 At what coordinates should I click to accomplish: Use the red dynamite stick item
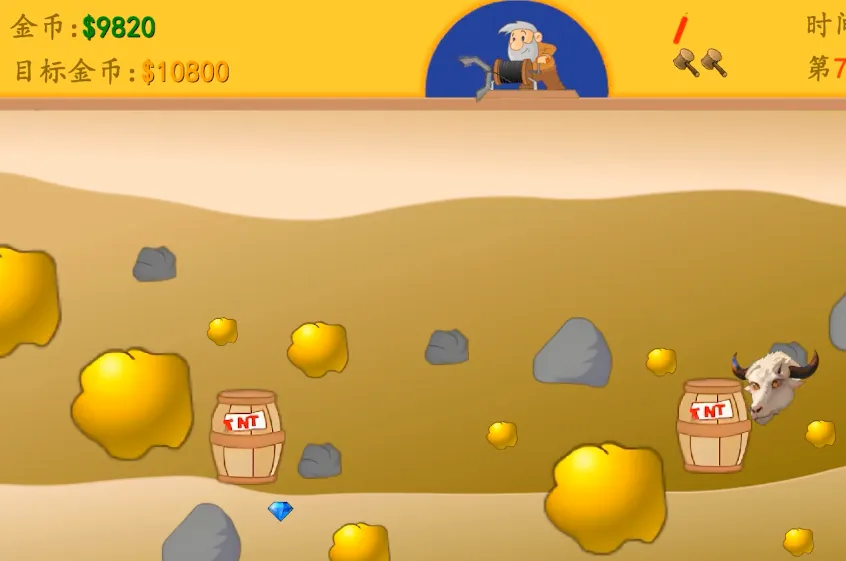coord(681,28)
